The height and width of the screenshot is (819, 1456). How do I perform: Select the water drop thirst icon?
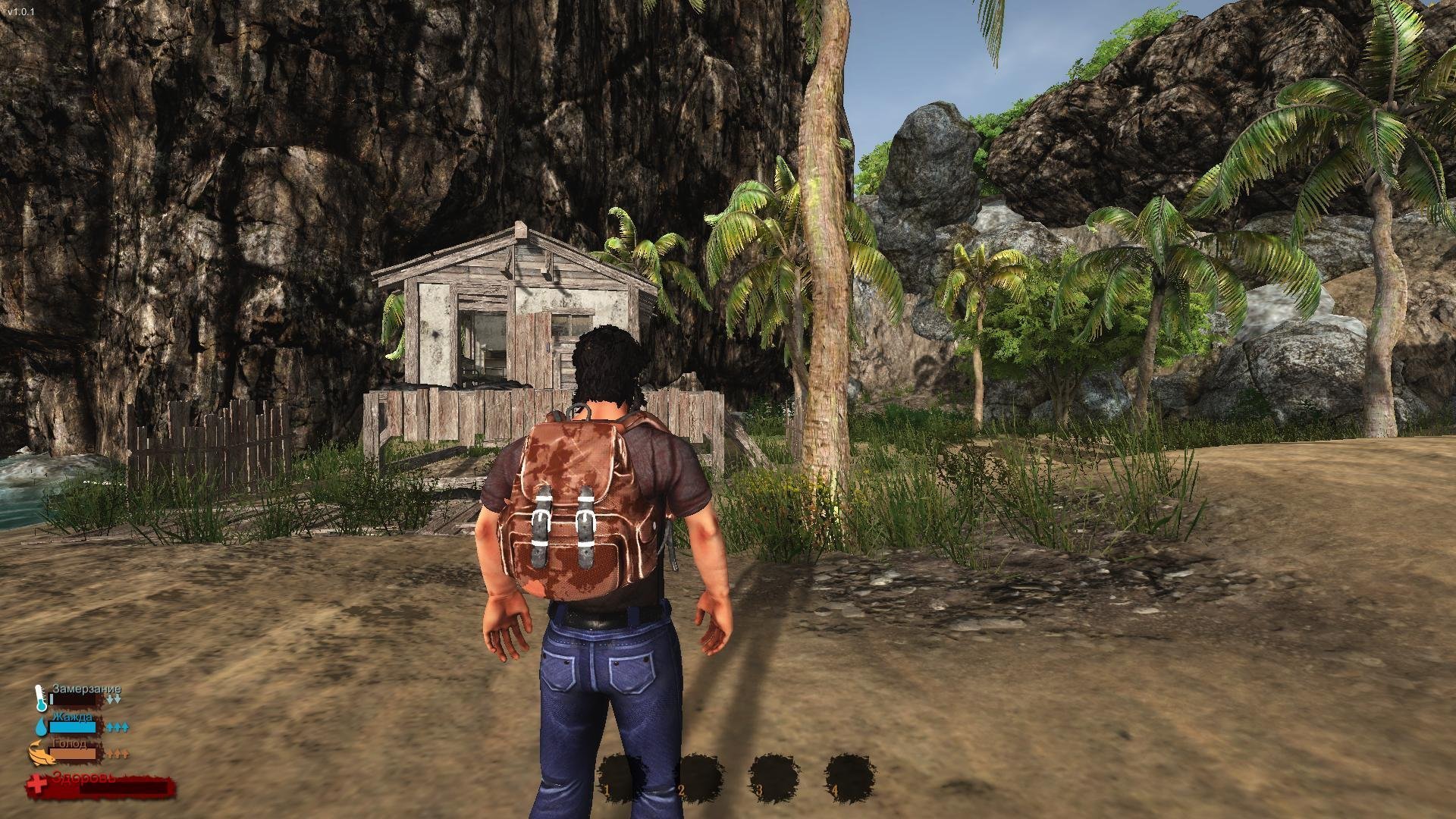[x=40, y=726]
